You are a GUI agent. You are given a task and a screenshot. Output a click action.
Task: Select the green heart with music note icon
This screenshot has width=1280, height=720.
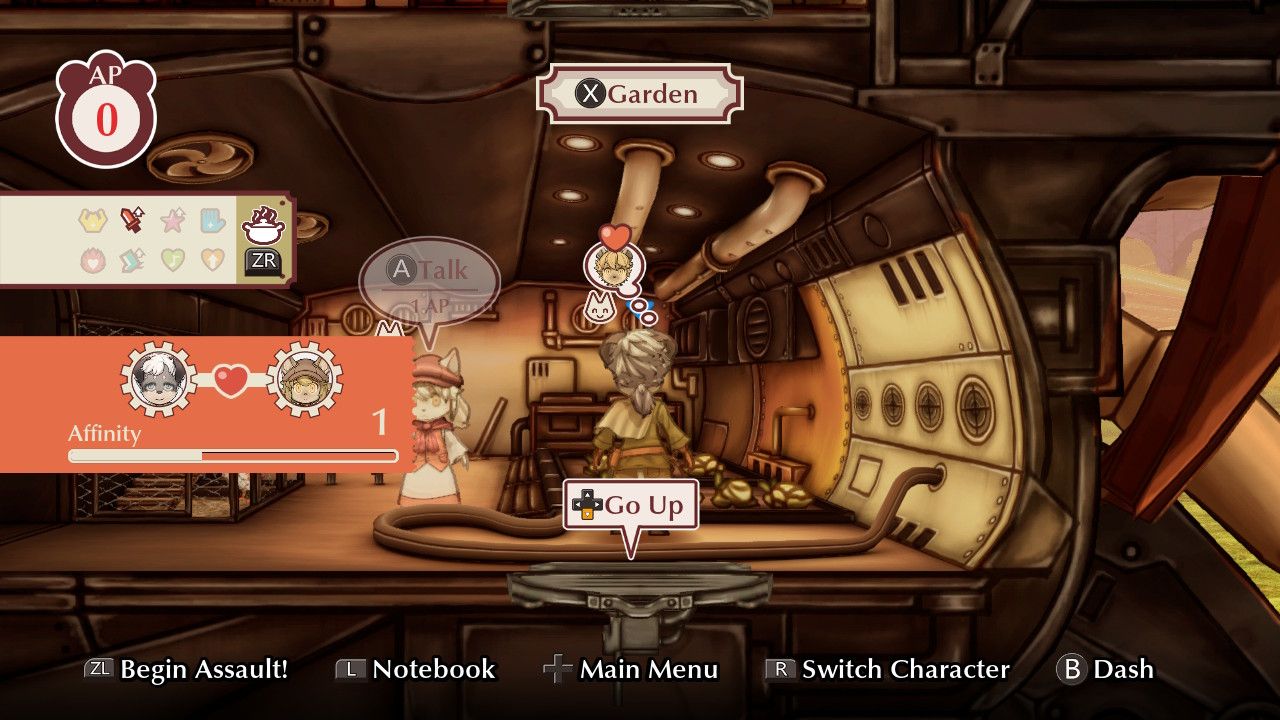[171, 260]
